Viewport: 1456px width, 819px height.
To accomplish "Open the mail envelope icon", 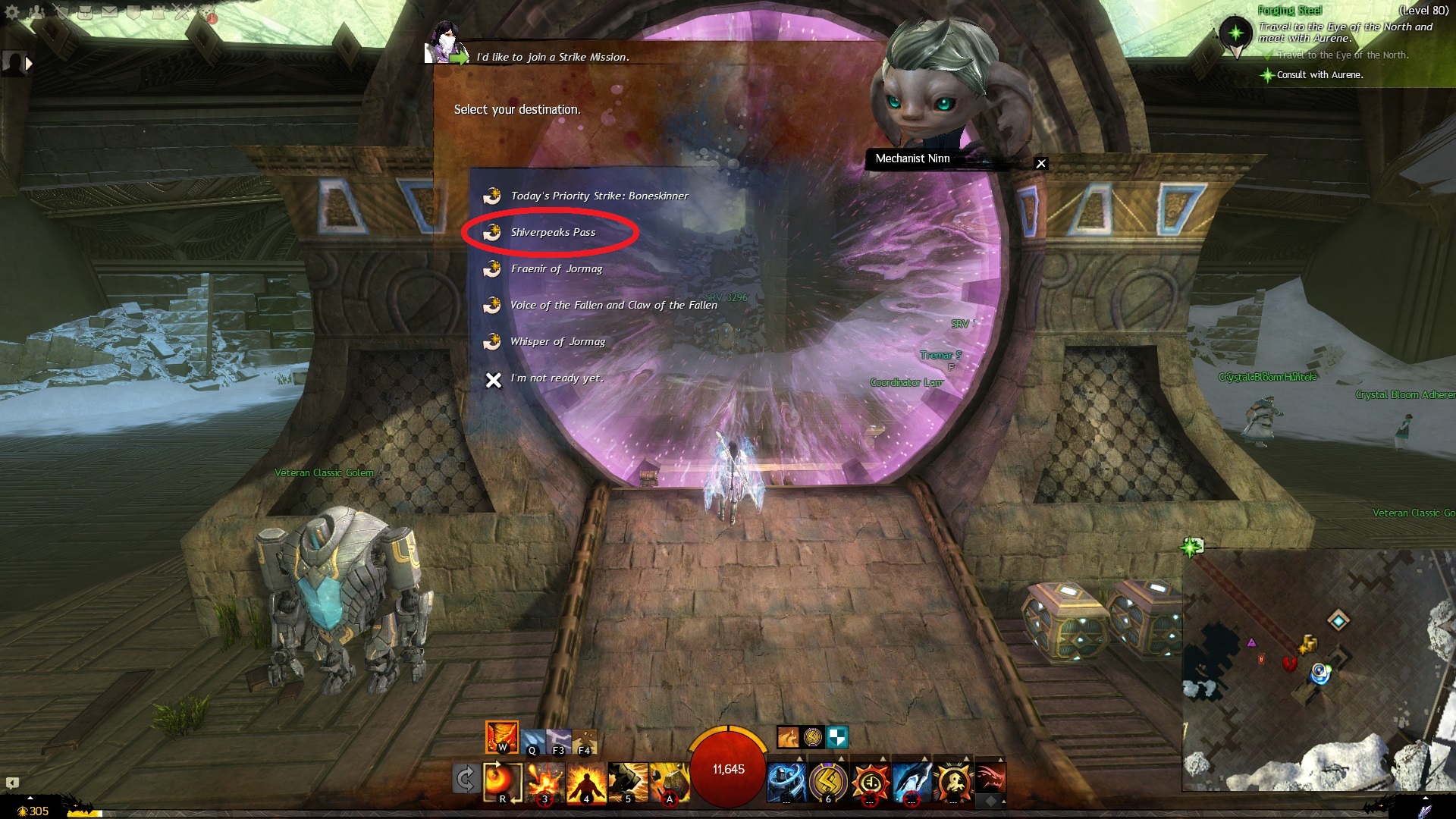I will click(110, 11).
